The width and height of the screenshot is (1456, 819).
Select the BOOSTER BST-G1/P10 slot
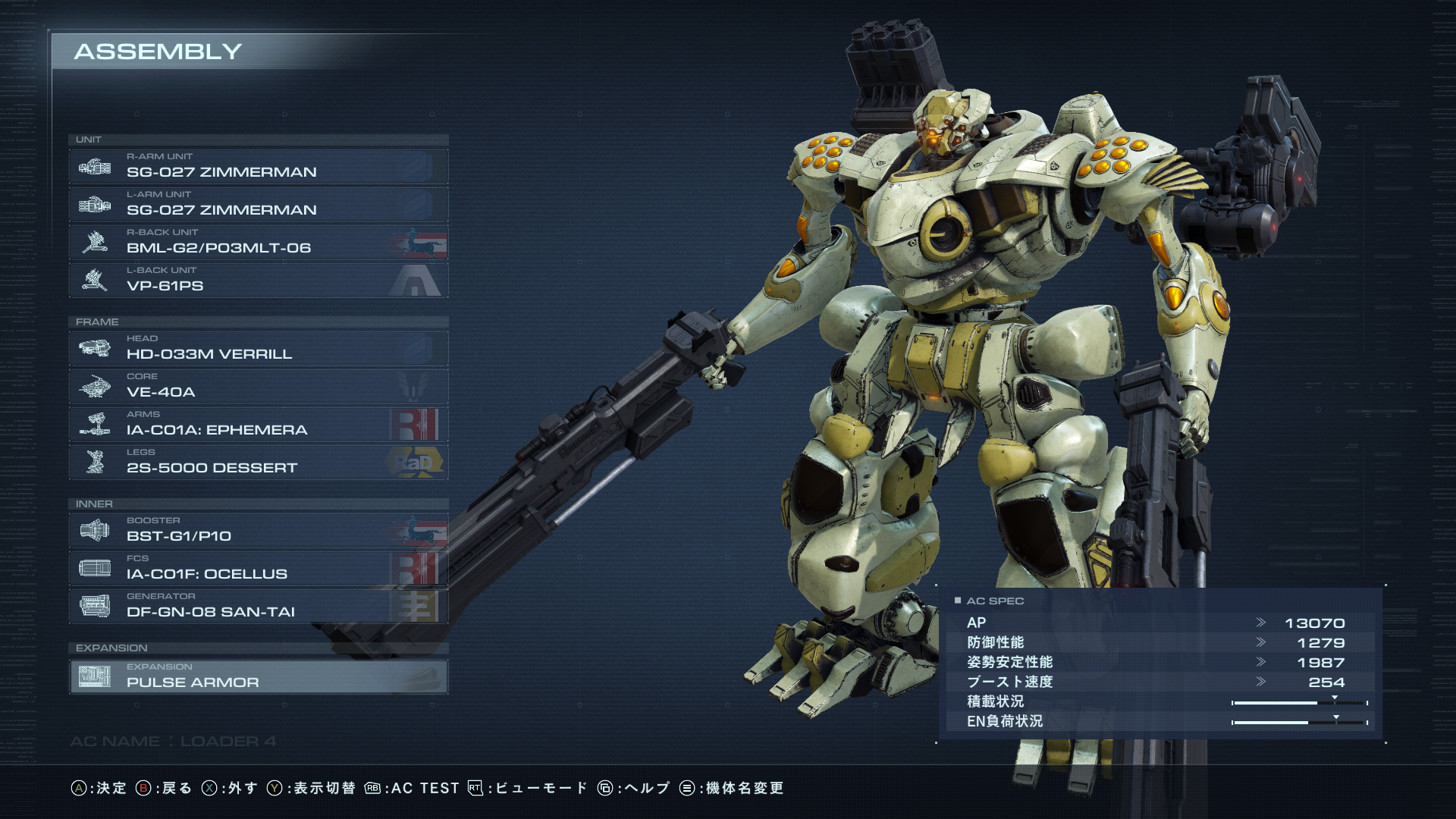(258, 531)
